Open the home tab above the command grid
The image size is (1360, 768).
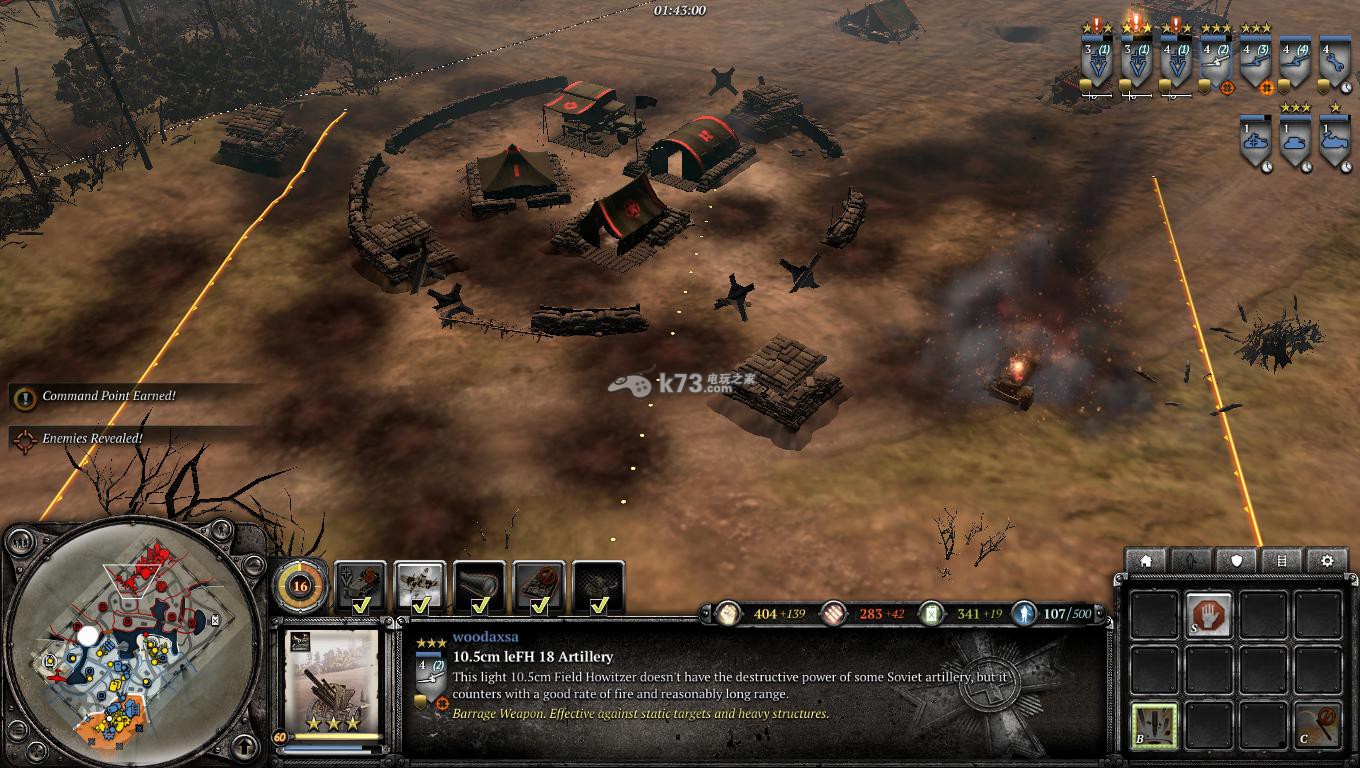(1146, 561)
